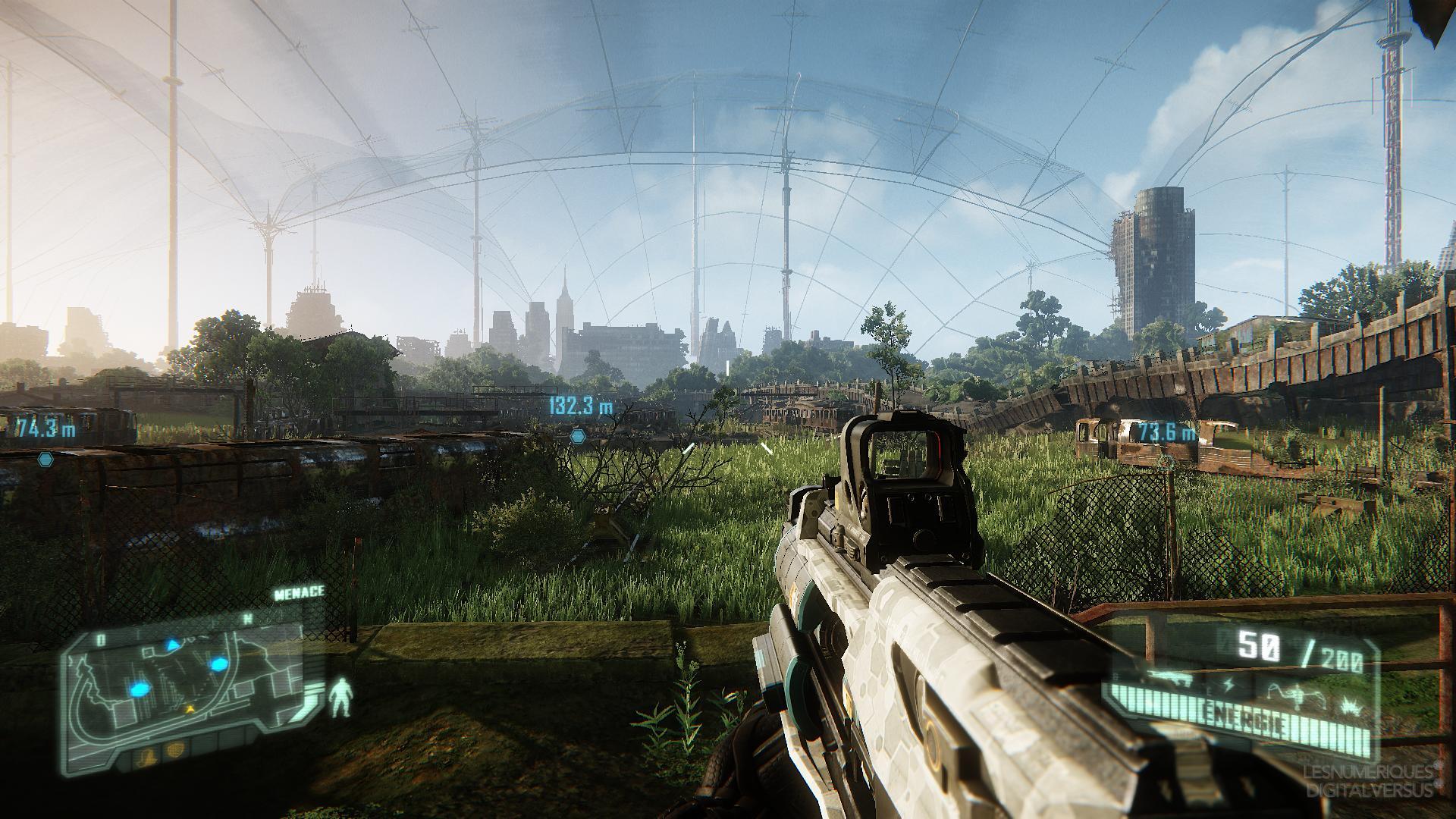This screenshot has width=1456, height=819.
Task: Select the 74.3 m objective hexagon marker
Action: pyautogui.click(x=46, y=459)
